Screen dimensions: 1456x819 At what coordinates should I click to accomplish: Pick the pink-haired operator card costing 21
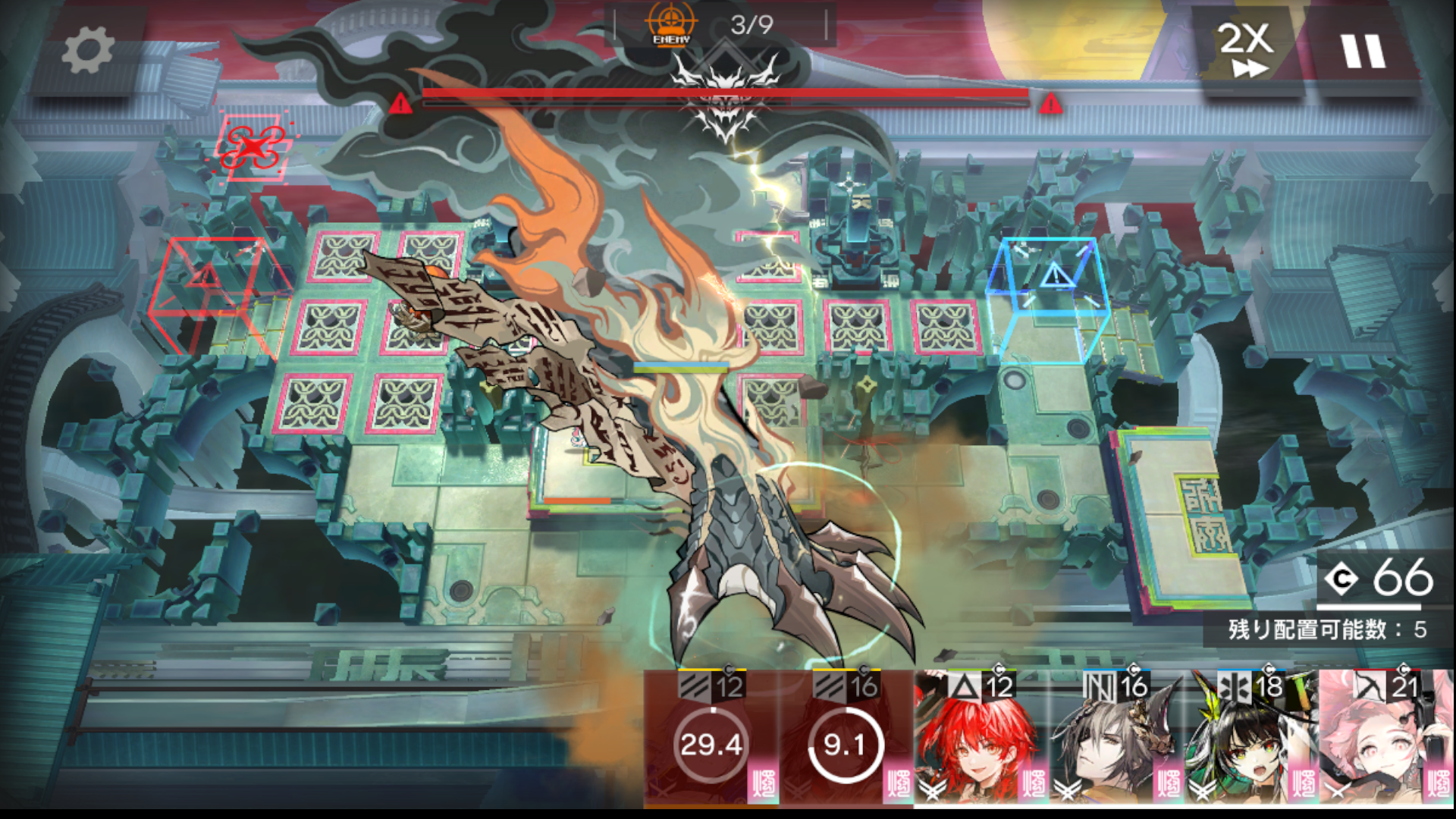[1385, 739]
